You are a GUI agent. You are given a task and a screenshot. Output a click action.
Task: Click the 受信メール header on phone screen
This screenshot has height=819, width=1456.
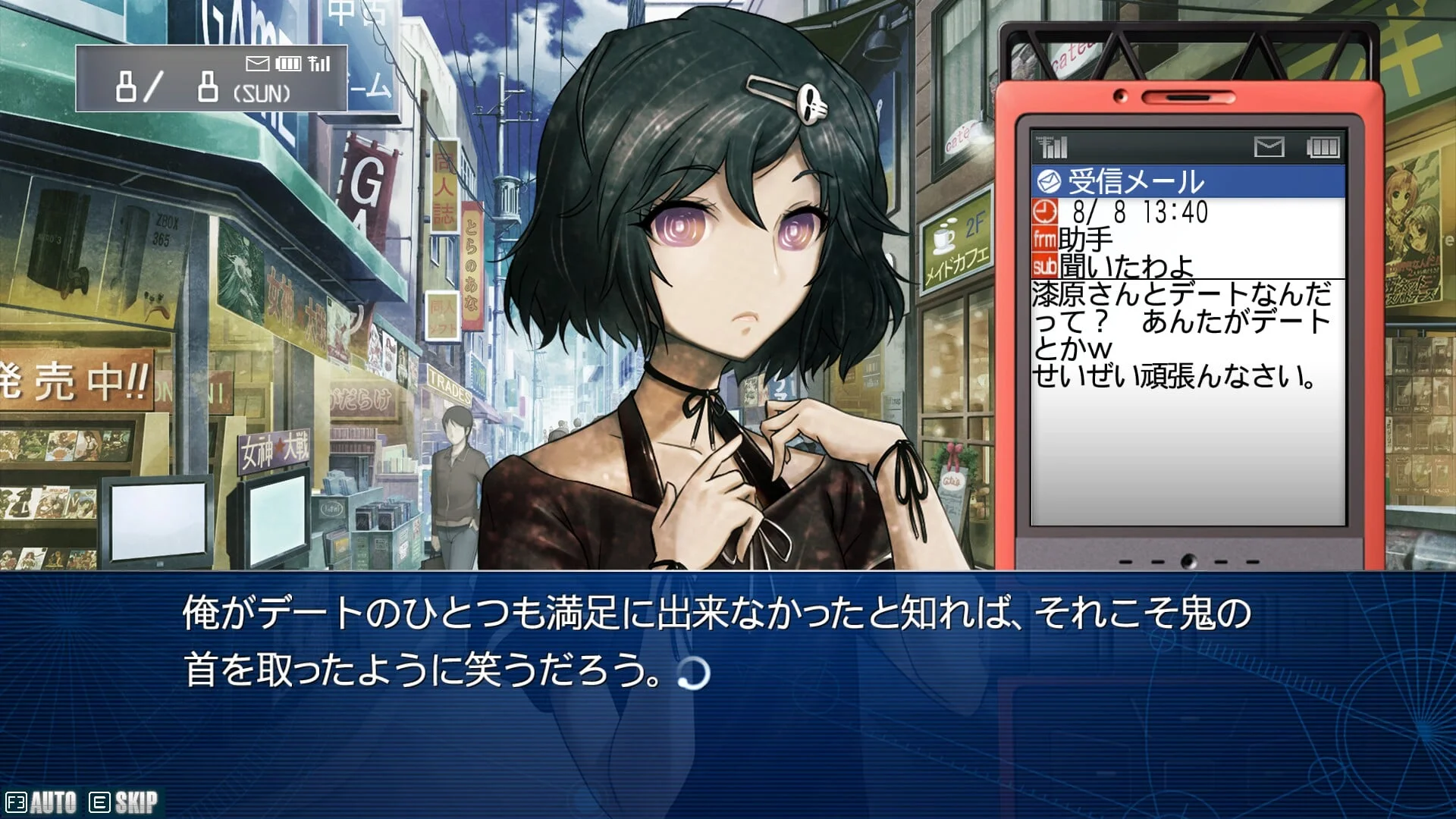point(1187,181)
